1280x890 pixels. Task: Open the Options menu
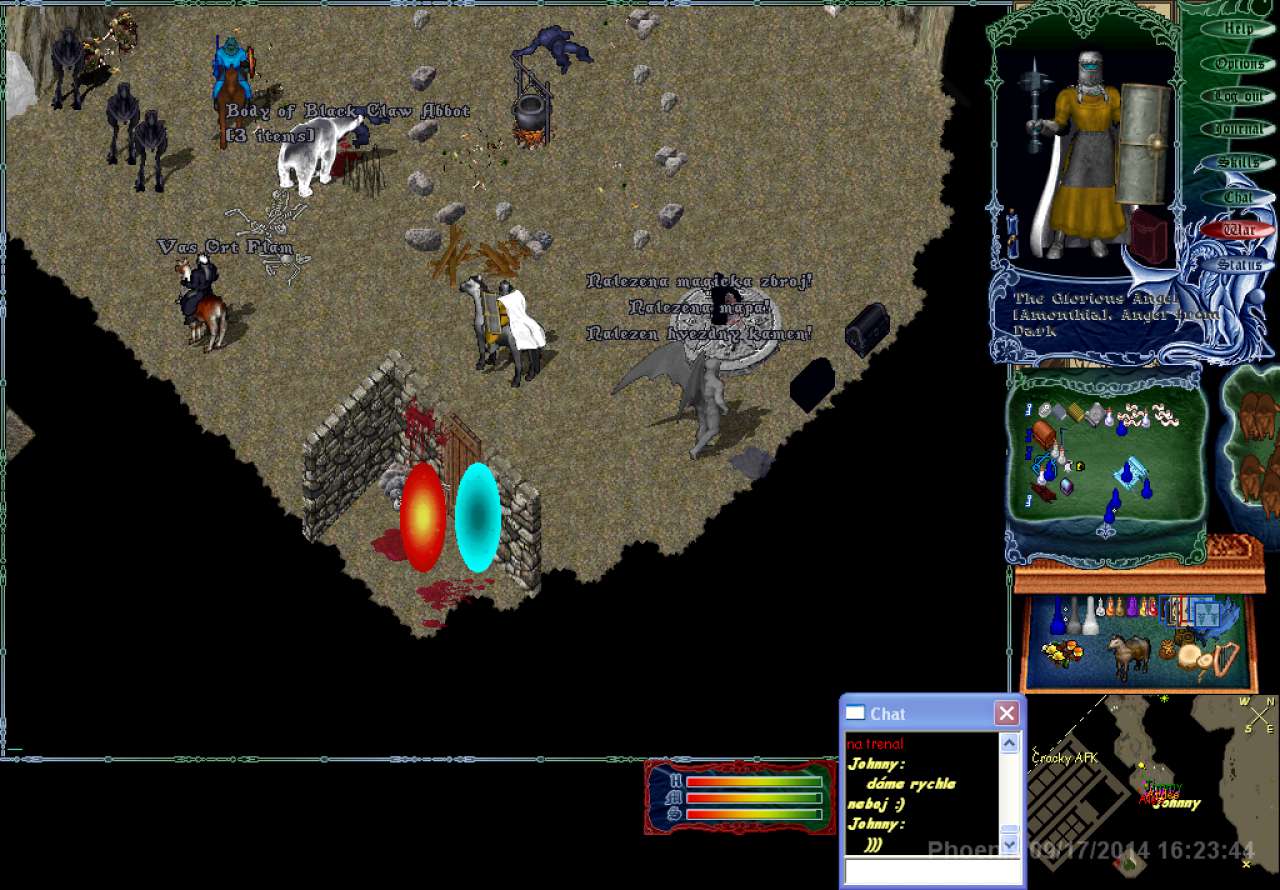click(1238, 63)
